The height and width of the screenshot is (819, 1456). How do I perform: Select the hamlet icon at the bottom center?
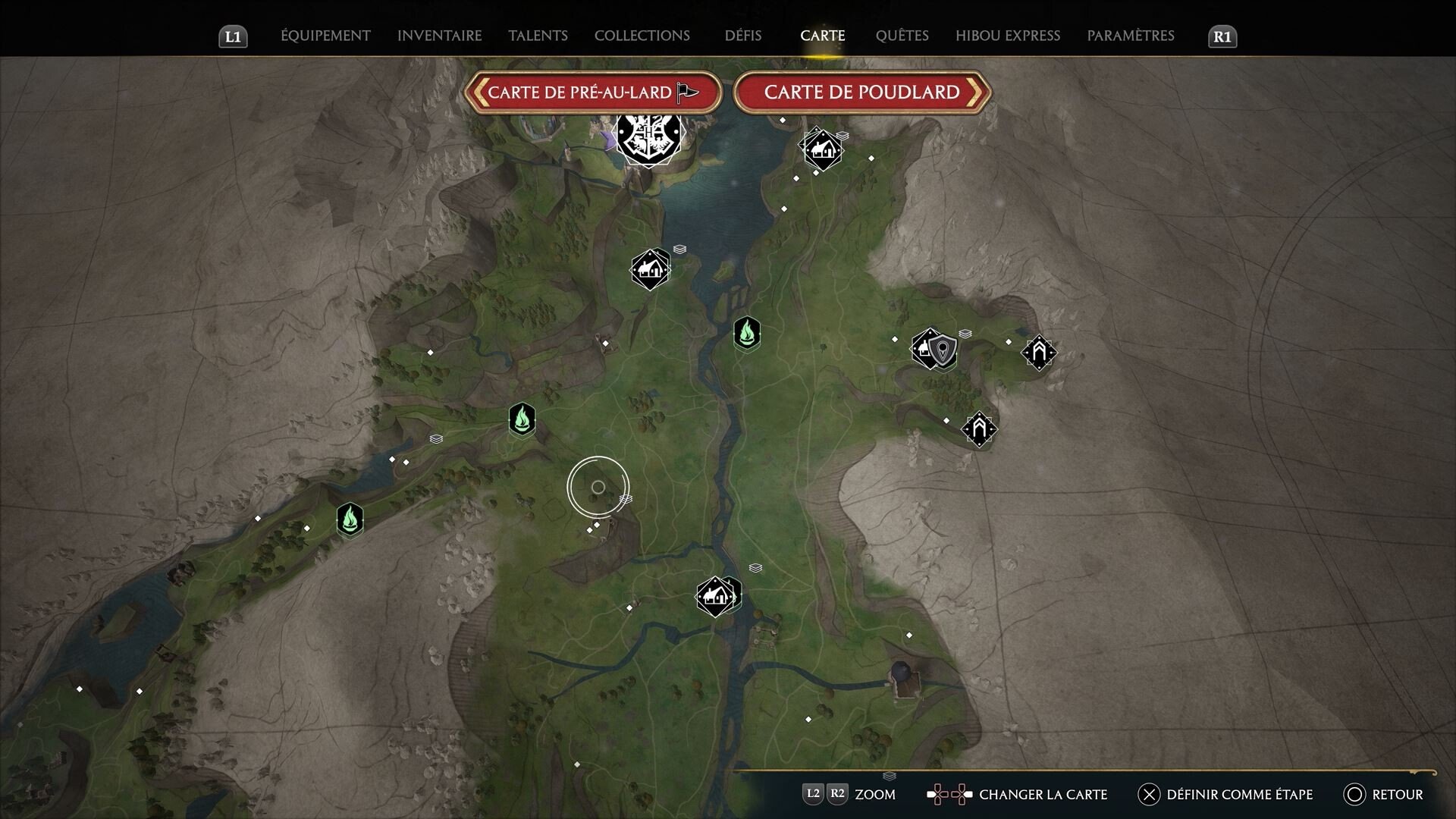(715, 595)
